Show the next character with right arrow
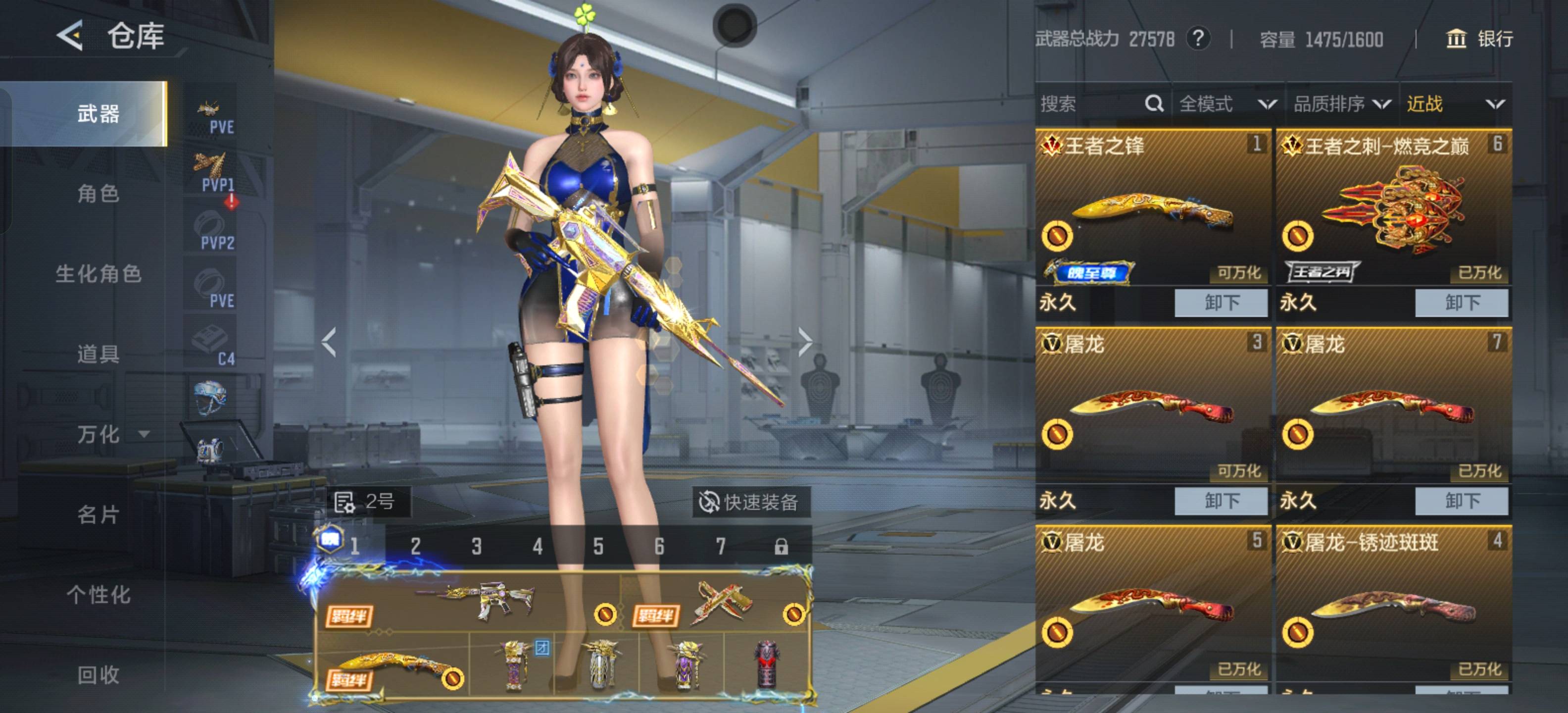 (804, 342)
